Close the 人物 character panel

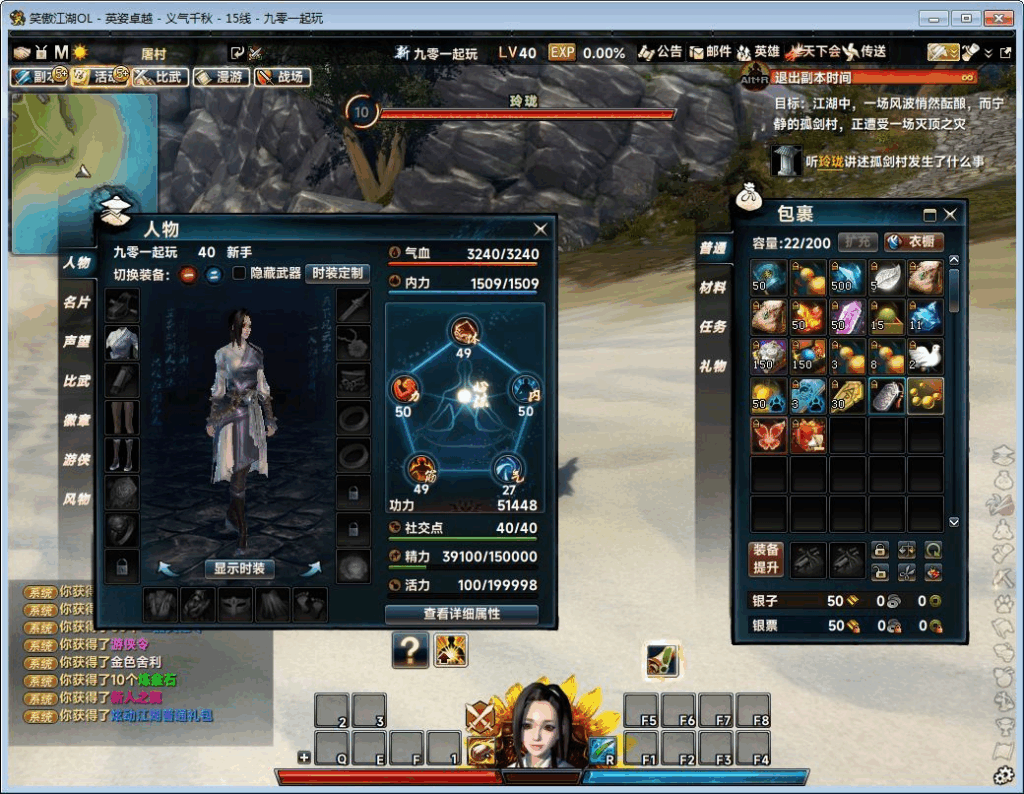coord(541,229)
